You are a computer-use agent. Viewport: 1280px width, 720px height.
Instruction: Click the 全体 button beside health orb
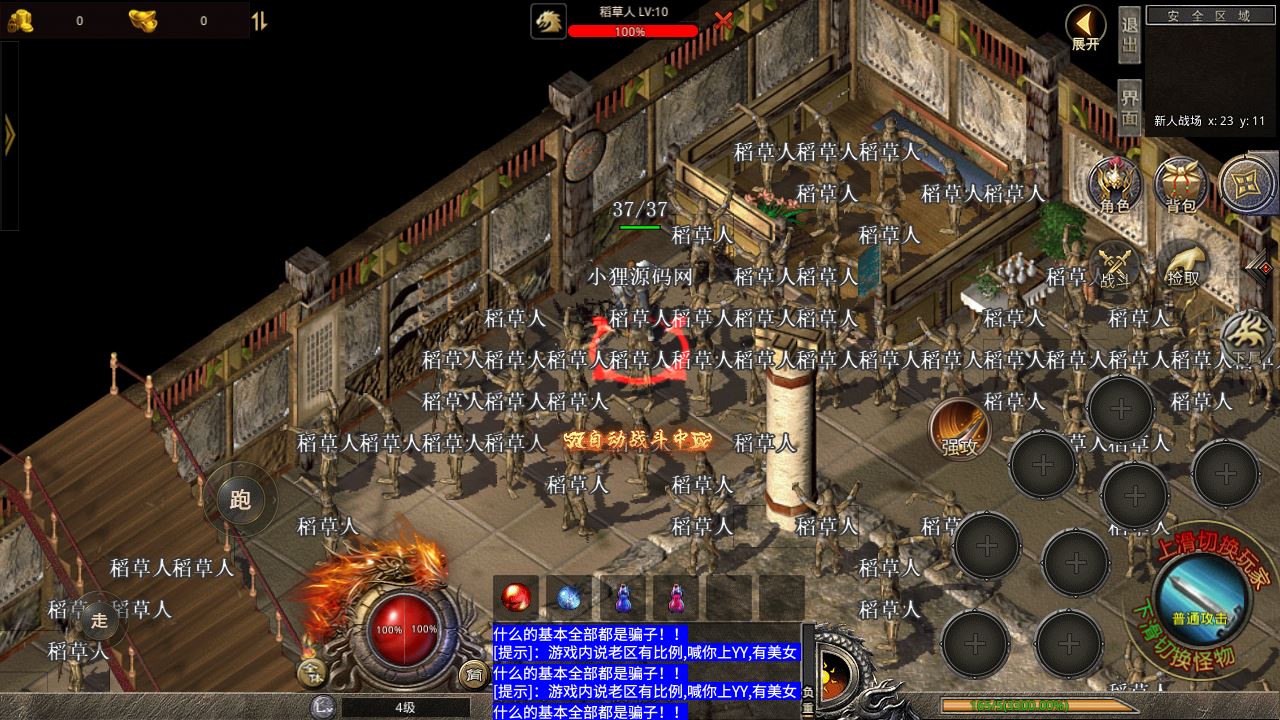[312, 672]
